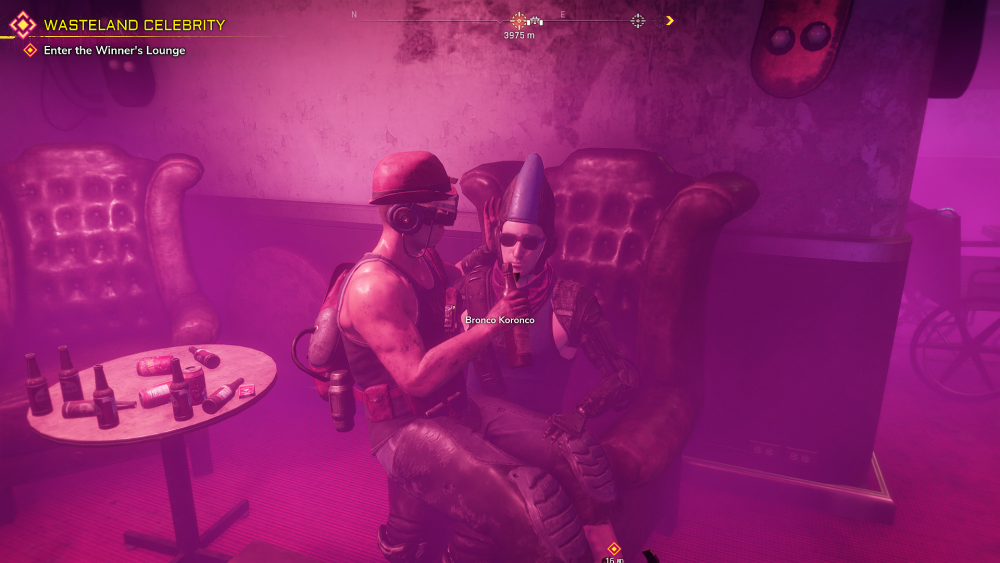Click the vehicle icon on the compass
This screenshot has height=563, width=1000.
(535, 20)
